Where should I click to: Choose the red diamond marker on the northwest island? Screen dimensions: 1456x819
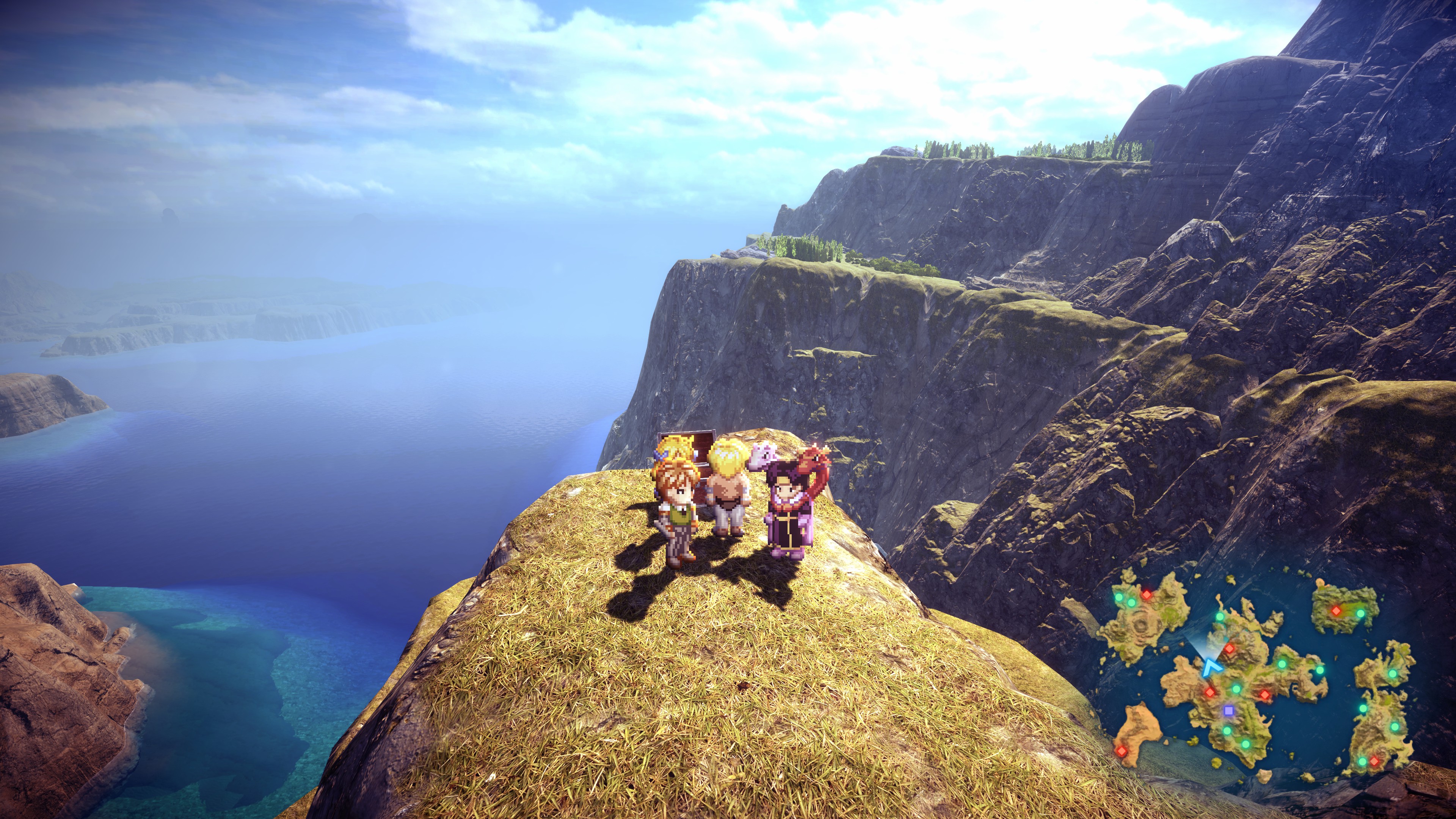[x=1146, y=594]
